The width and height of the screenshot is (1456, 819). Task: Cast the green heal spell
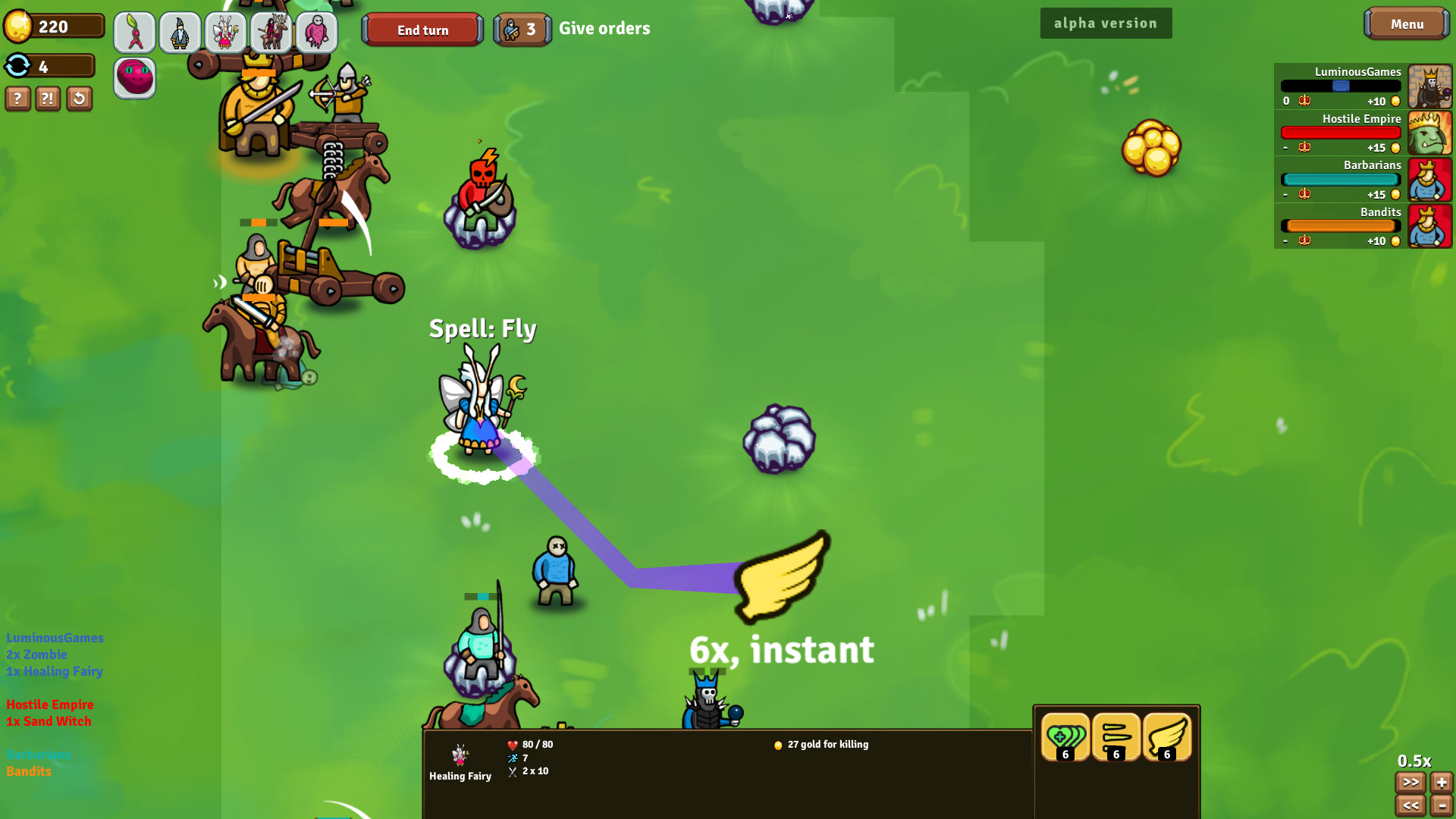(x=1064, y=736)
